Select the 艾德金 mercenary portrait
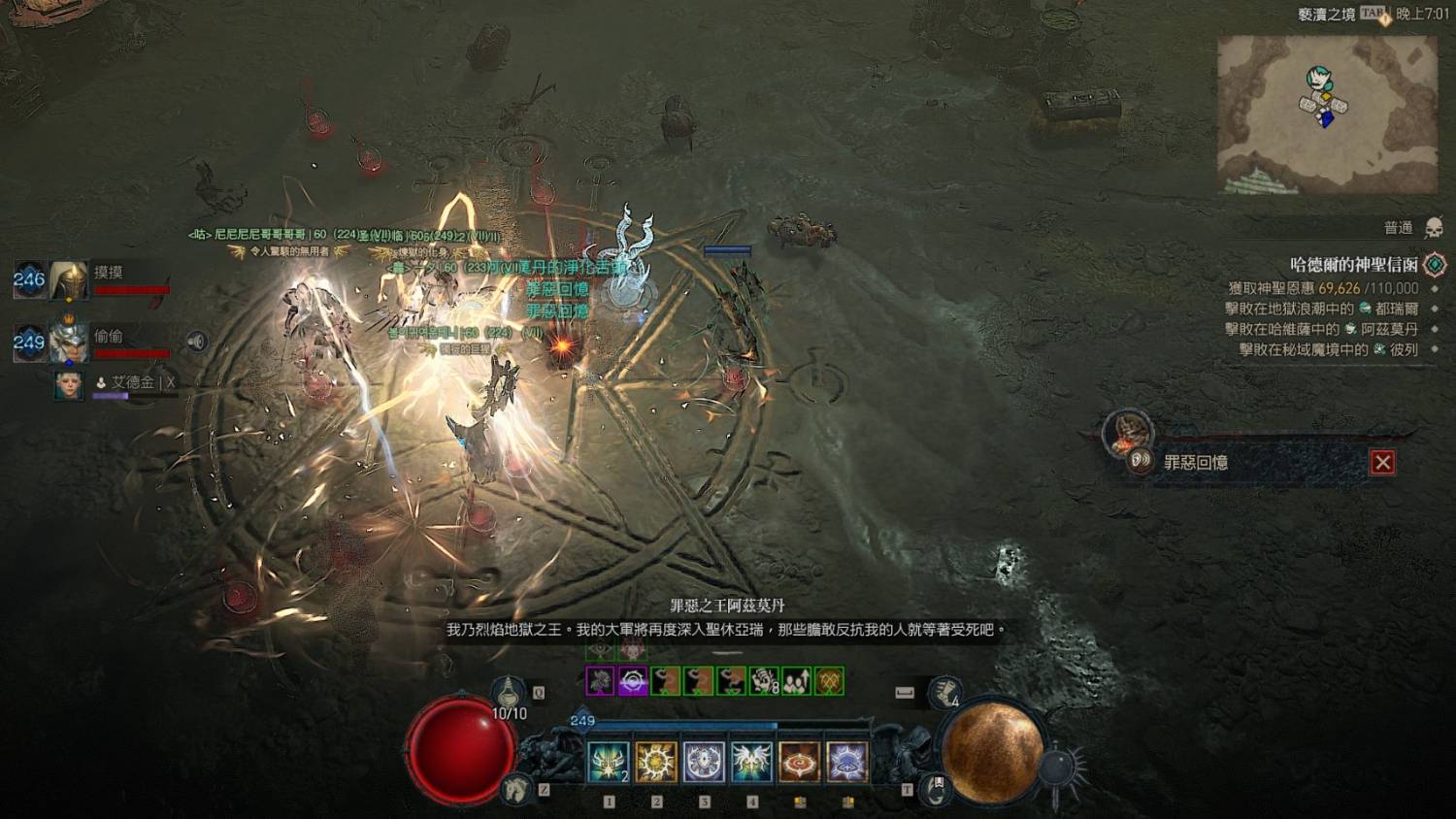Image resolution: width=1456 pixels, height=819 pixels. tap(69, 385)
